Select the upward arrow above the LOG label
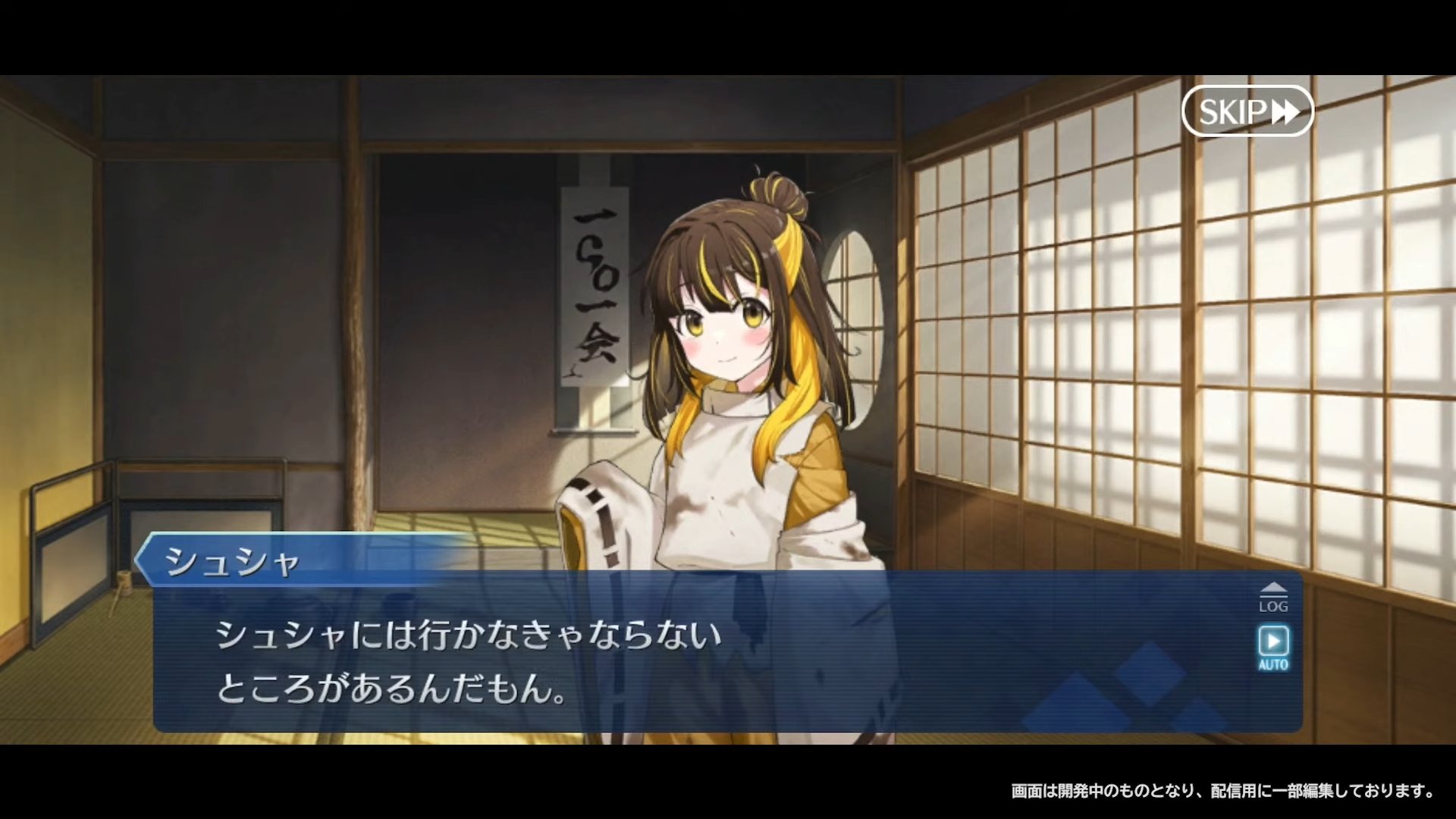 click(1273, 586)
